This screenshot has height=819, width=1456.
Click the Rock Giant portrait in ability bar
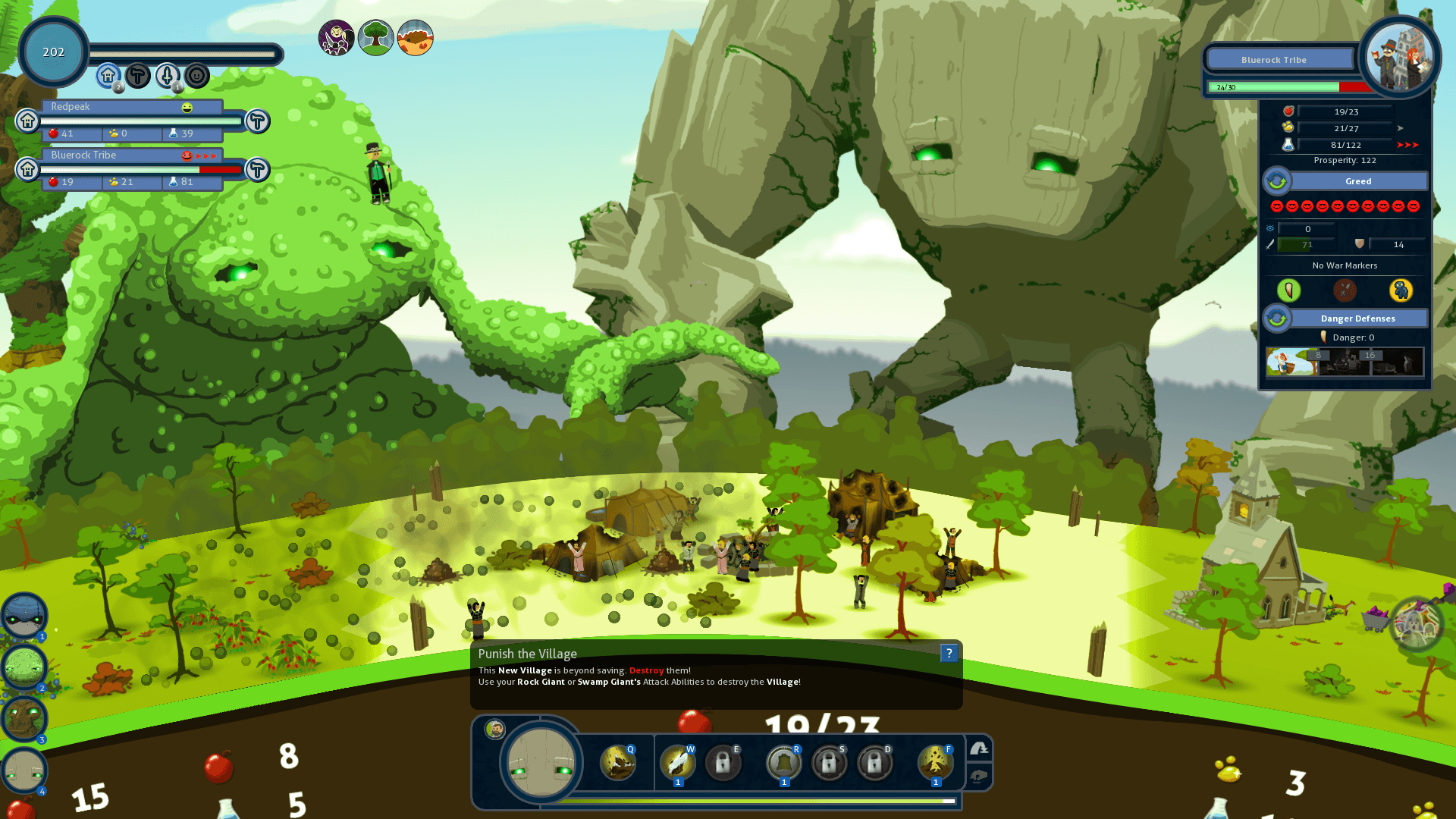point(541,761)
